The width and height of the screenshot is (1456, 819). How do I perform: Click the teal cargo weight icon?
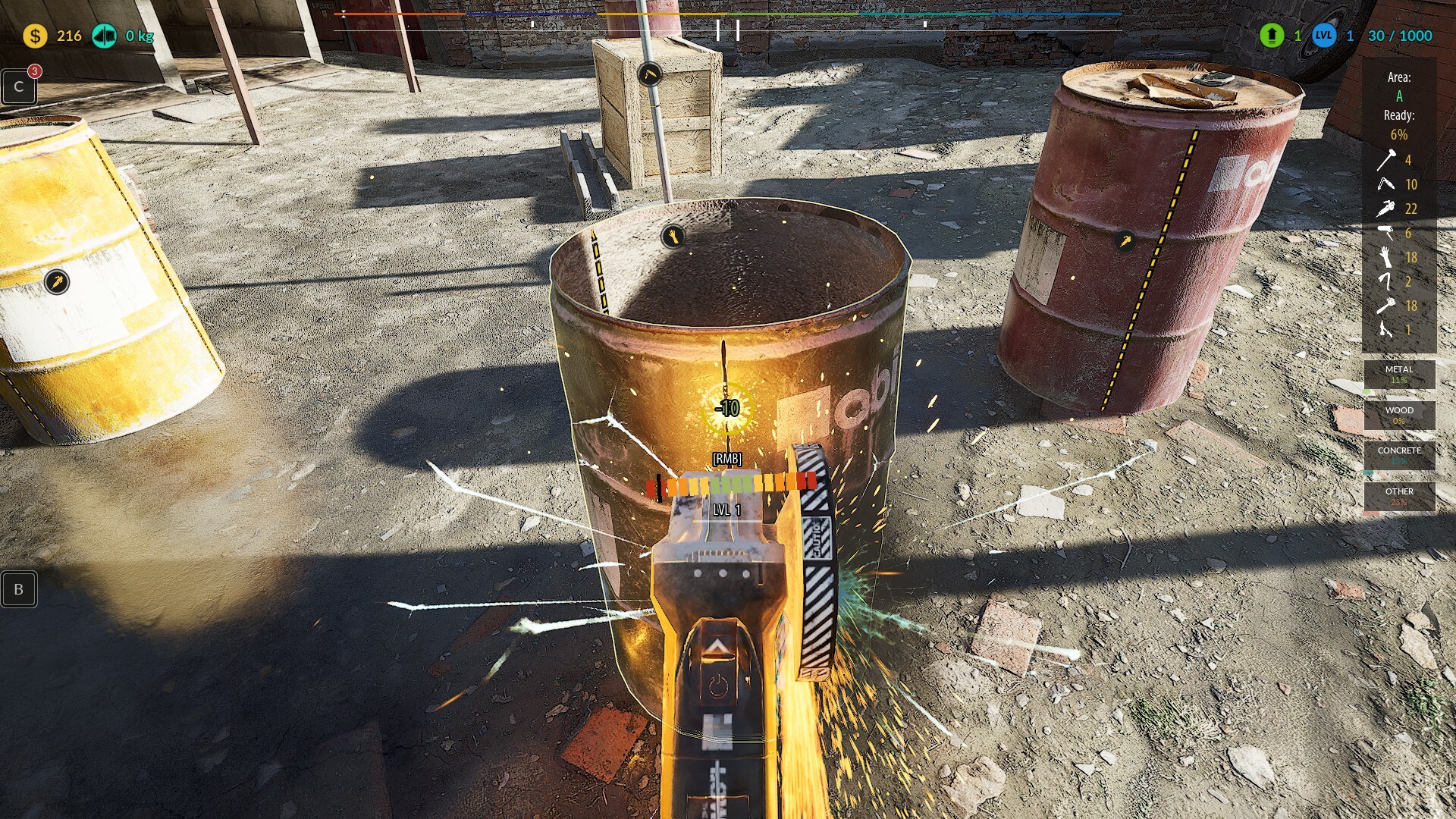(x=104, y=36)
